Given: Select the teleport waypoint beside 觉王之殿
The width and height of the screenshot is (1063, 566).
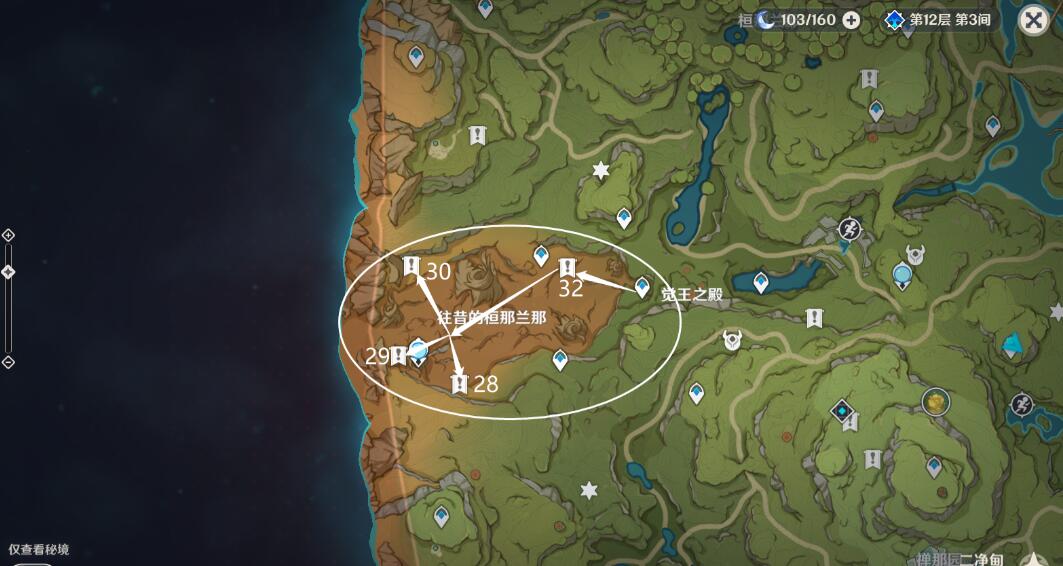Looking at the screenshot, I should coord(642,287).
